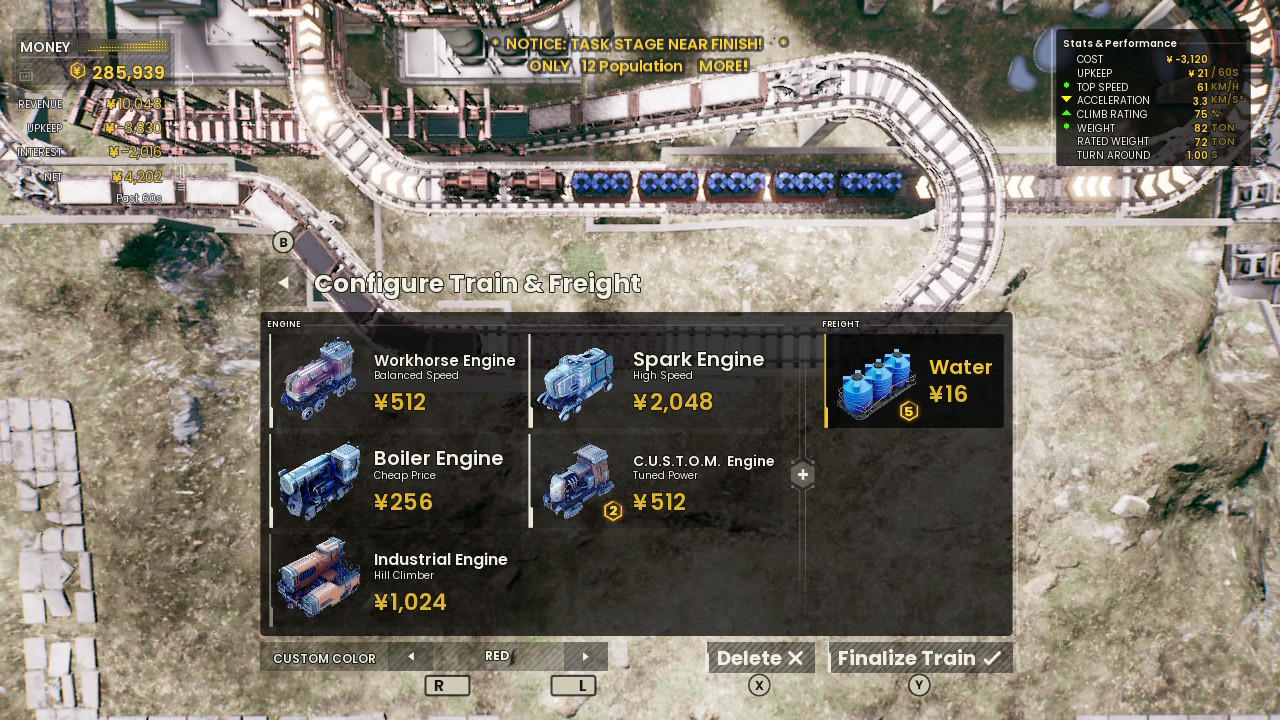Click the L shoulder button prompt

[573, 685]
